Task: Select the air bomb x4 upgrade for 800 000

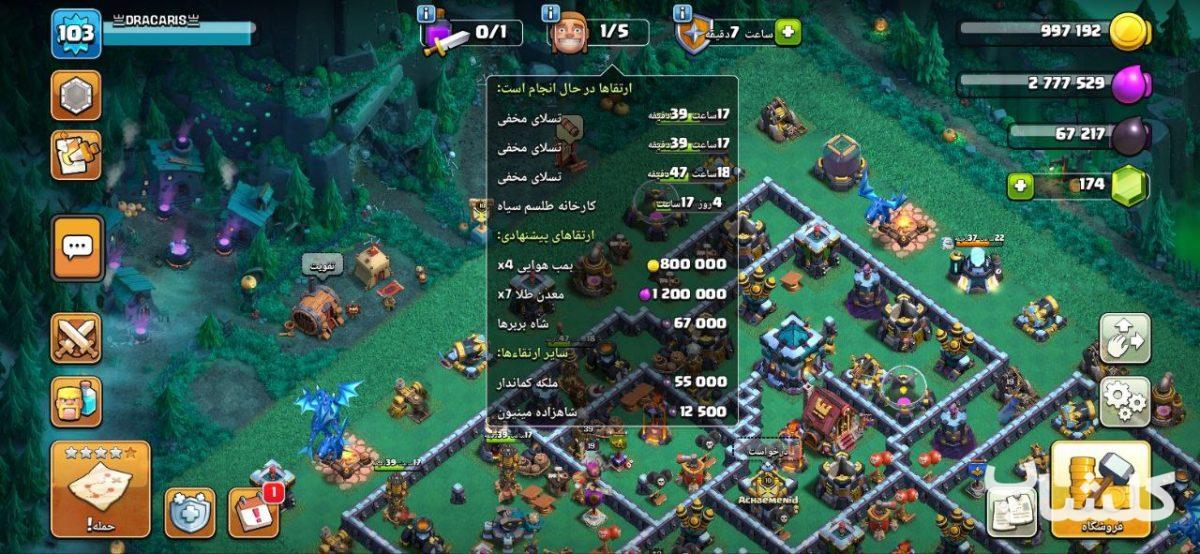Action: (x=612, y=266)
